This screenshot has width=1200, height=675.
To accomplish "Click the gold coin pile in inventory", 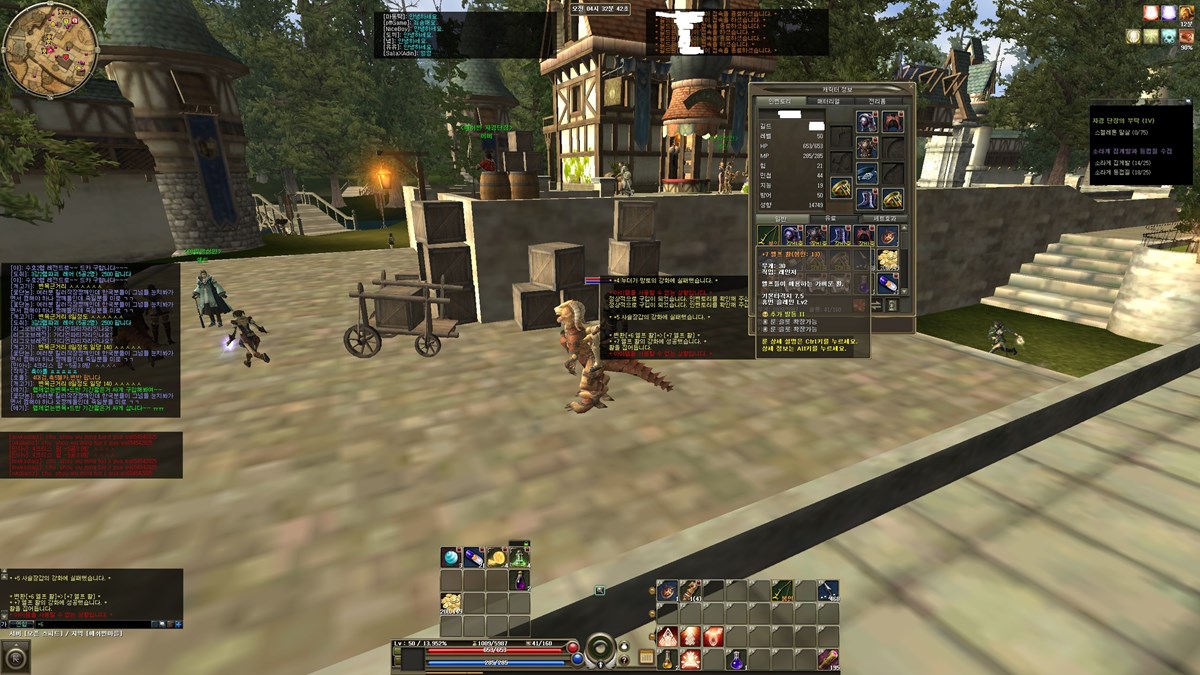I will (887, 260).
